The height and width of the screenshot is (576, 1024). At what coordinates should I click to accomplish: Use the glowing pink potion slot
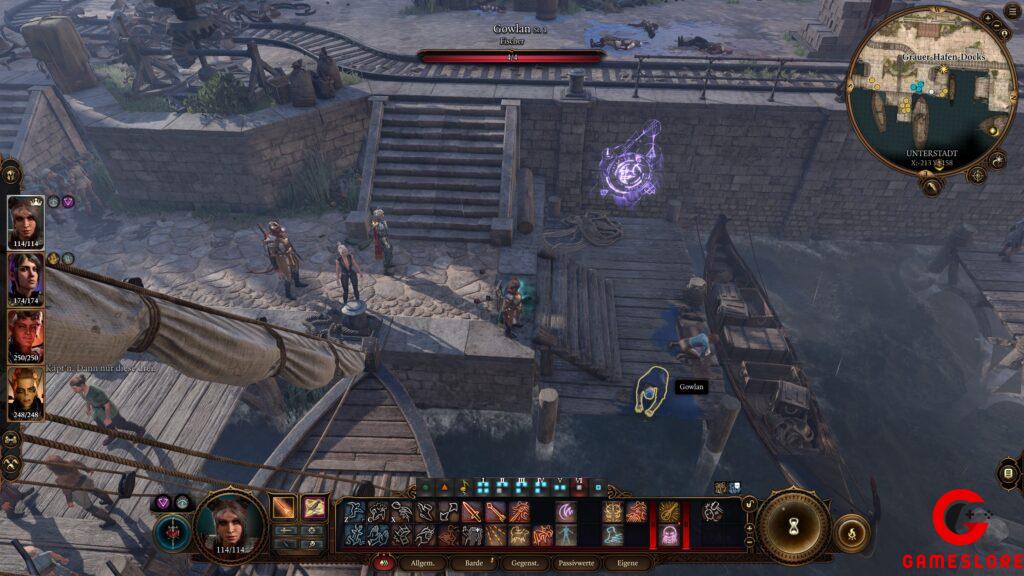point(668,536)
